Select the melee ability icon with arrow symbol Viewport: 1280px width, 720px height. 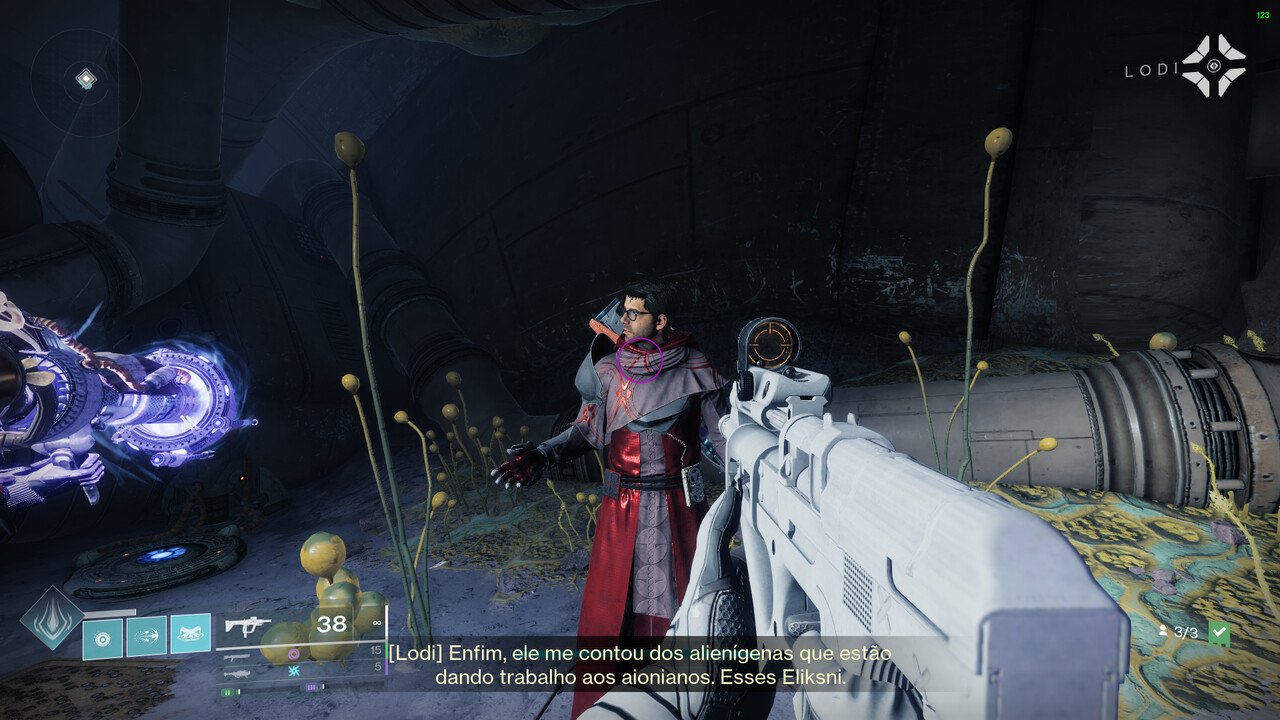[x=145, y=636]
